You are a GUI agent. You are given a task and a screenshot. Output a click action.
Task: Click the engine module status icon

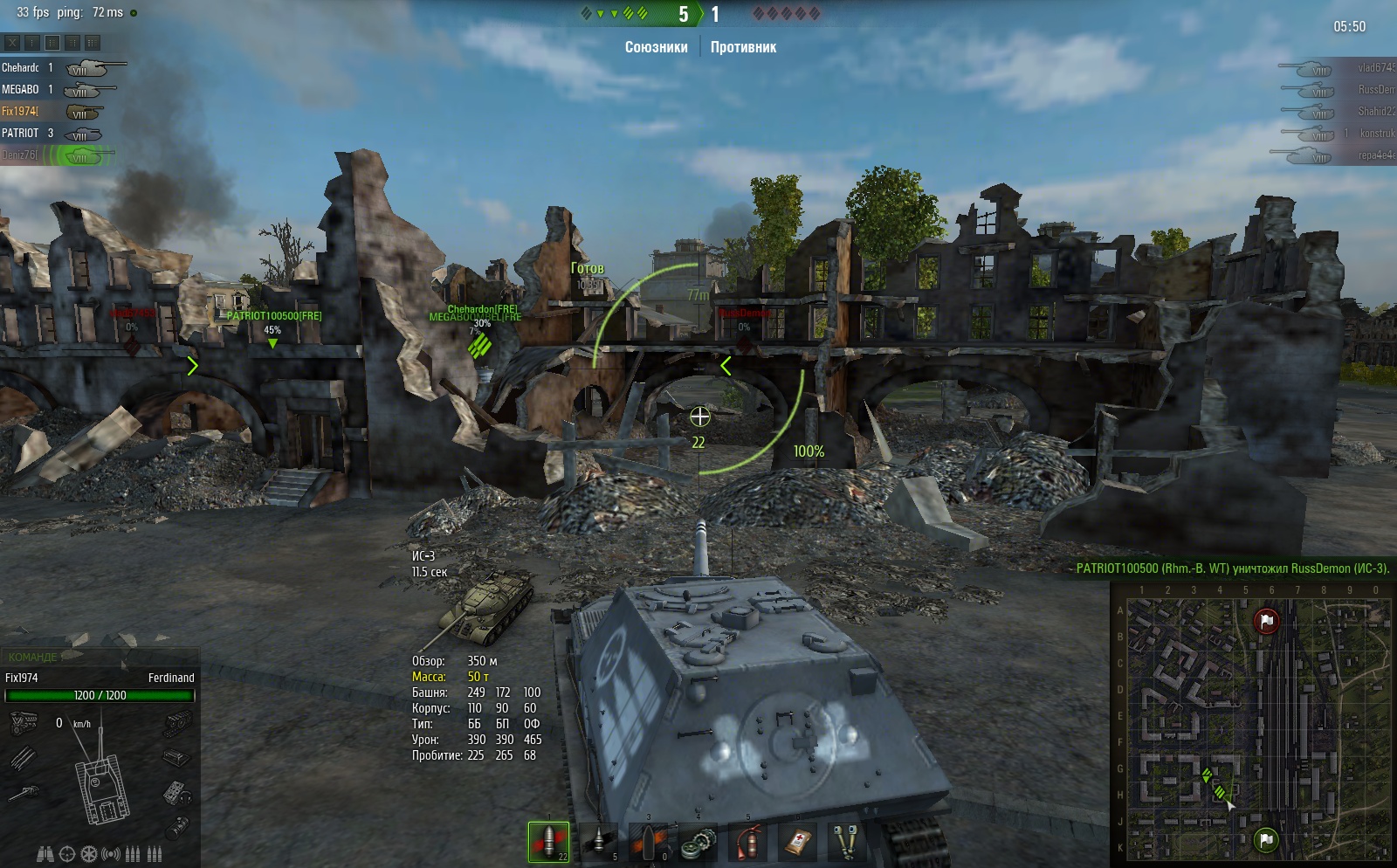point(24,722)
